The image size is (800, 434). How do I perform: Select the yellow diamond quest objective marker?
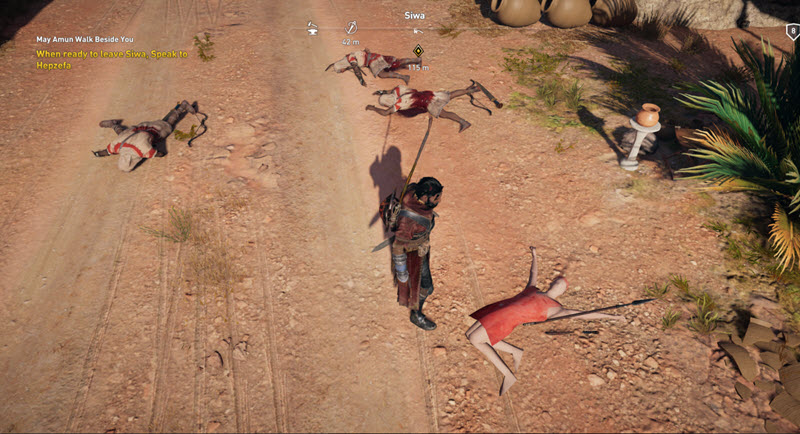pyautogui.click(x=418, y=50)
